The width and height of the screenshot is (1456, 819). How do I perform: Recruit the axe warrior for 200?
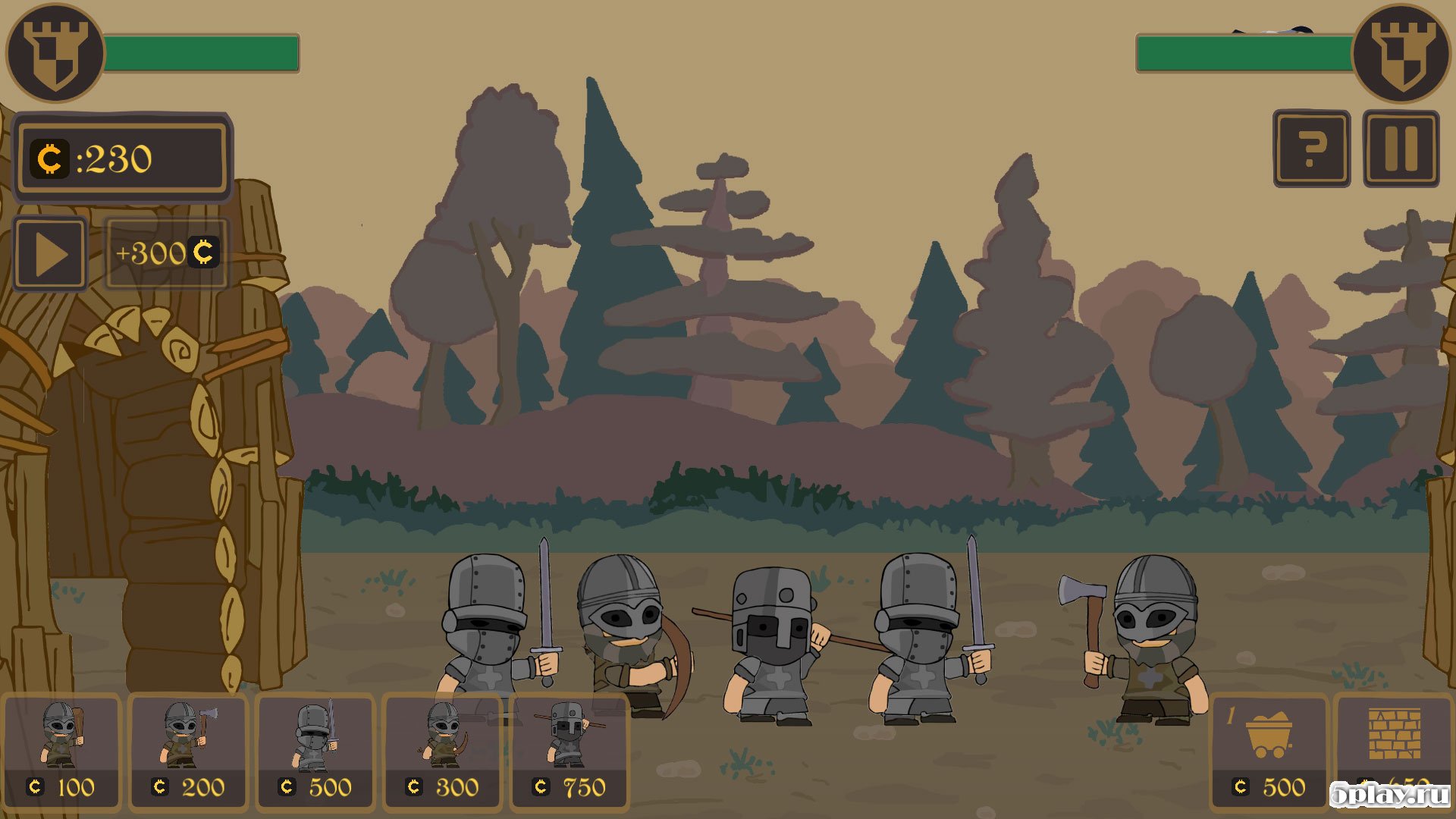[x=189, y=751]
